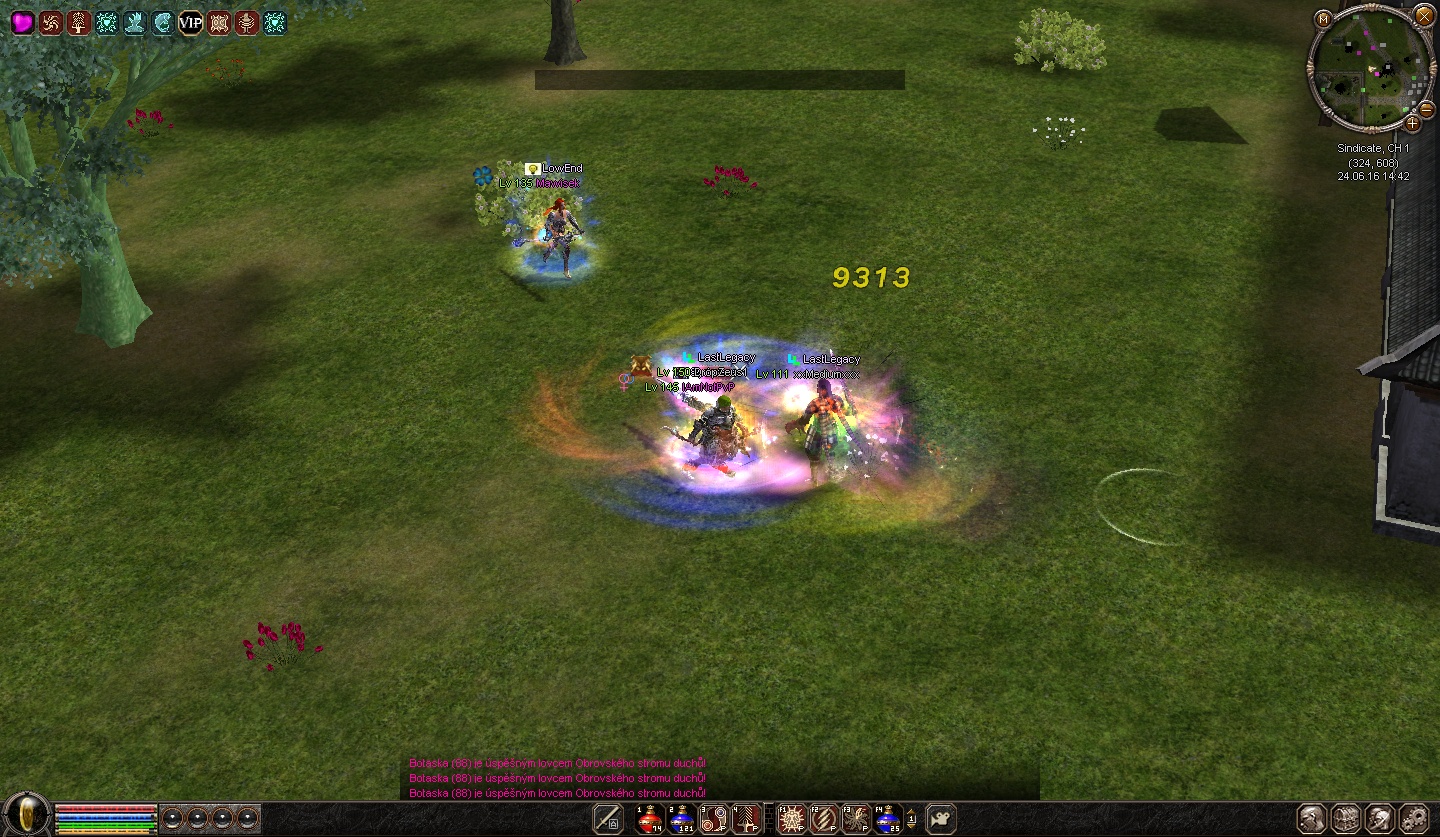Toggle the camera view button
Image resolution: width=1440 pixels, height=837 pixels.
[x=940, y=819]
